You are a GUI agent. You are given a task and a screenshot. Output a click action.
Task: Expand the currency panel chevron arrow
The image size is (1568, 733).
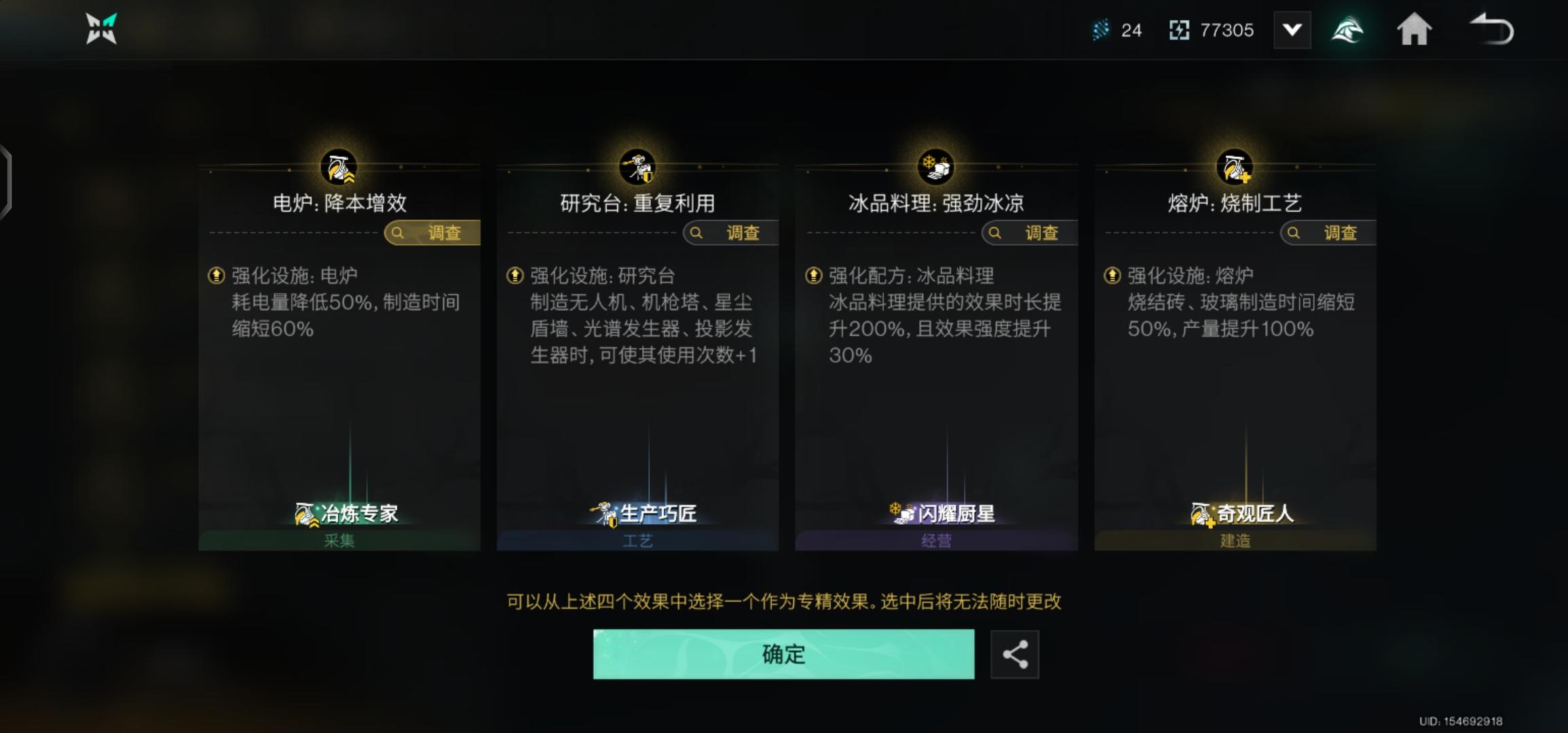point(1292,29)
